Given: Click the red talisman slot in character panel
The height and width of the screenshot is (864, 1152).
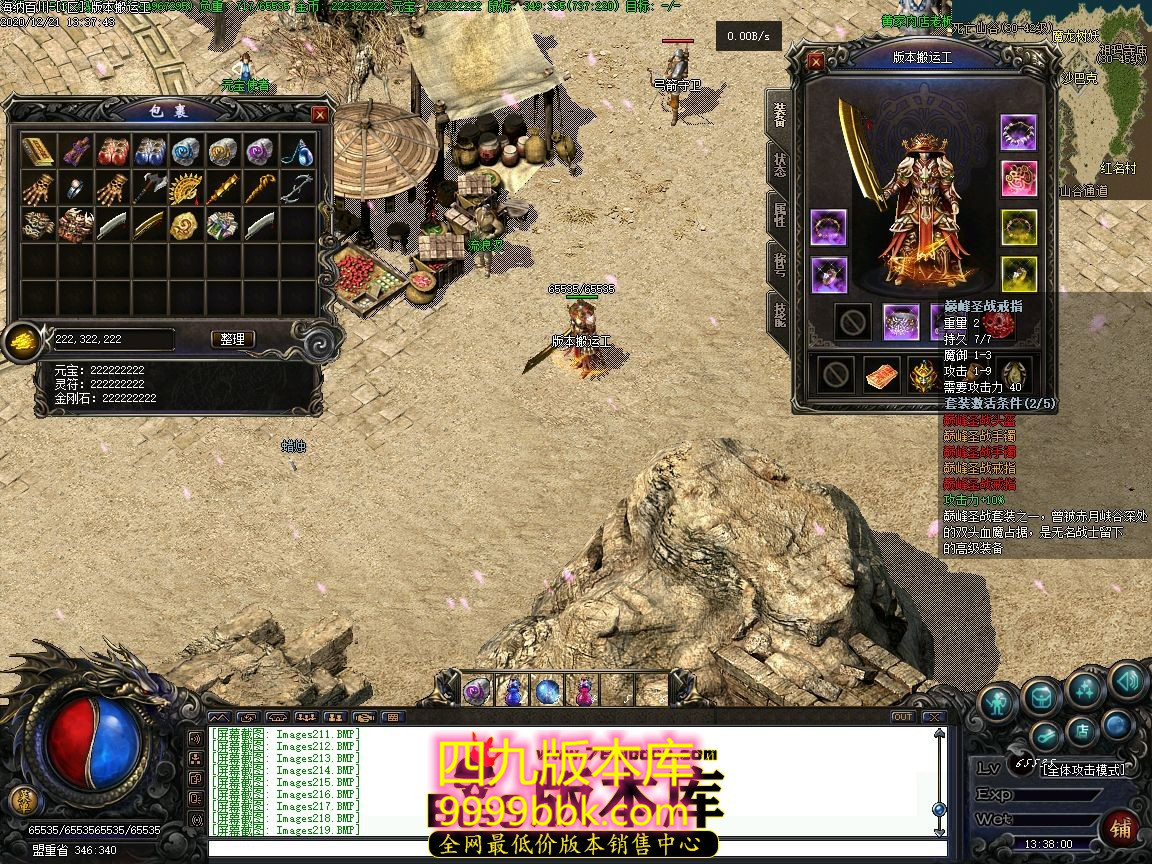Looking at the screenshot, I should coord(881,375).
